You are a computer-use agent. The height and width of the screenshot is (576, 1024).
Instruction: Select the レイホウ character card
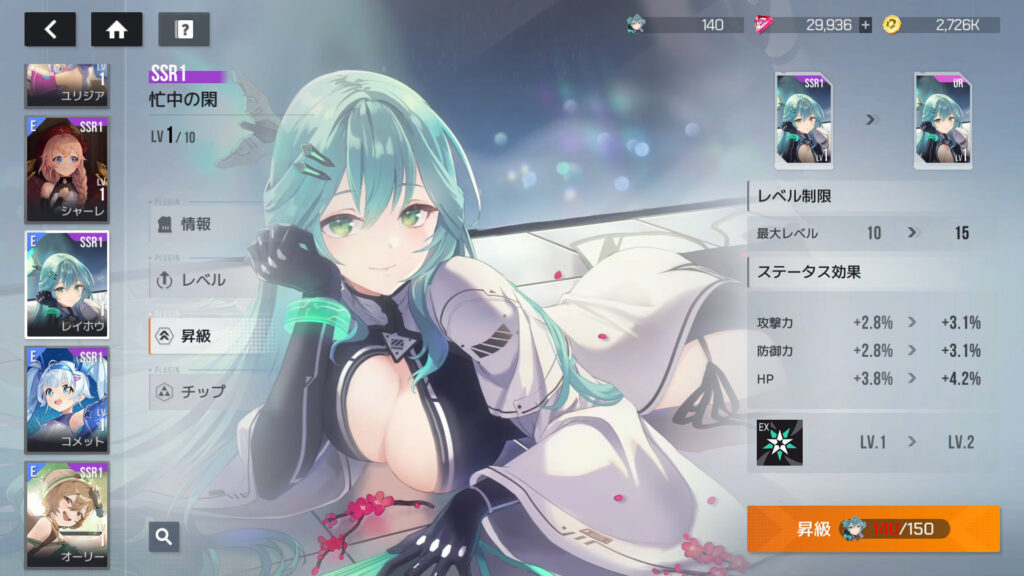67,285
